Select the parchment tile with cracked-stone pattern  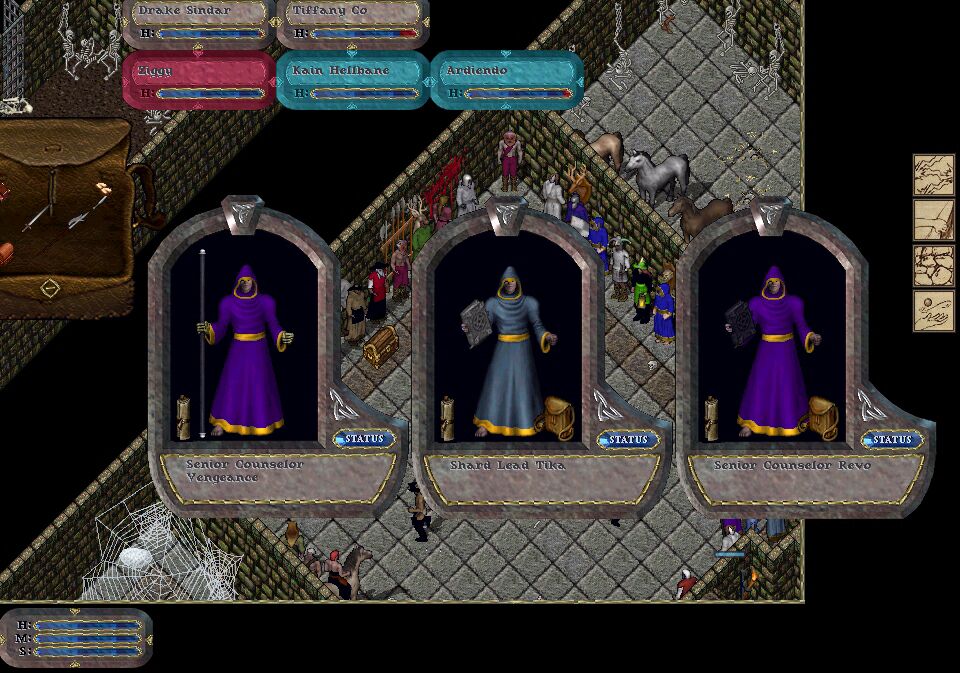click(x=933, y=265)
